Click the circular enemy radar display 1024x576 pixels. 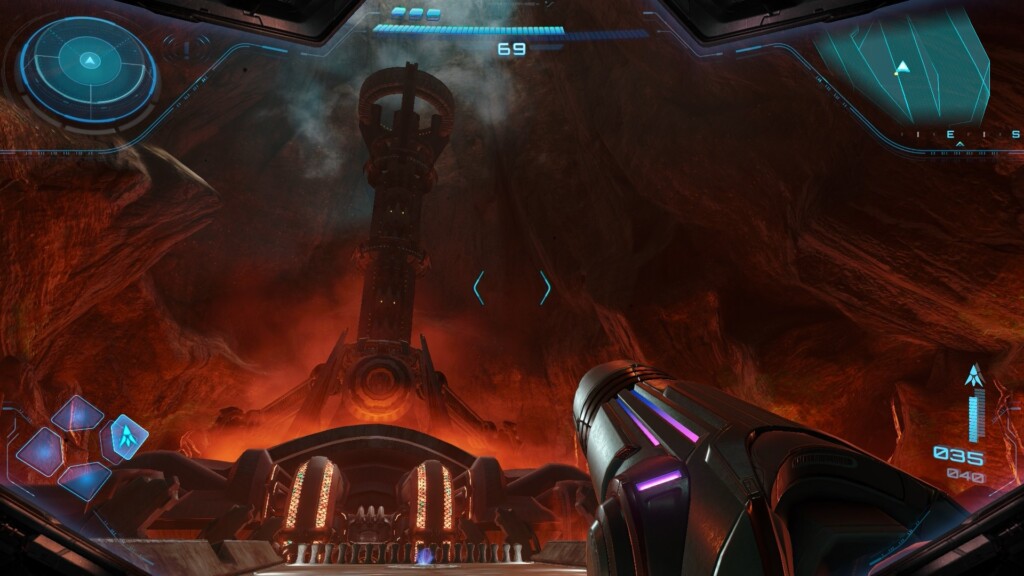89,71
